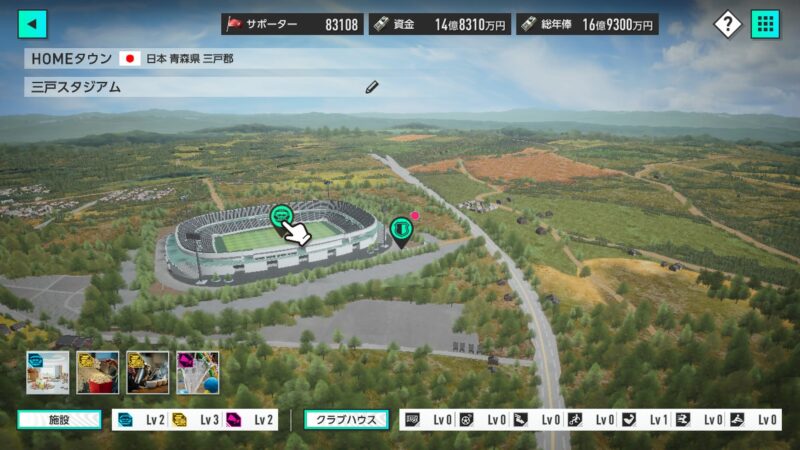This screenshot has width=800, height=450.
Task: Open the question mark help
Action: point(729,24)
